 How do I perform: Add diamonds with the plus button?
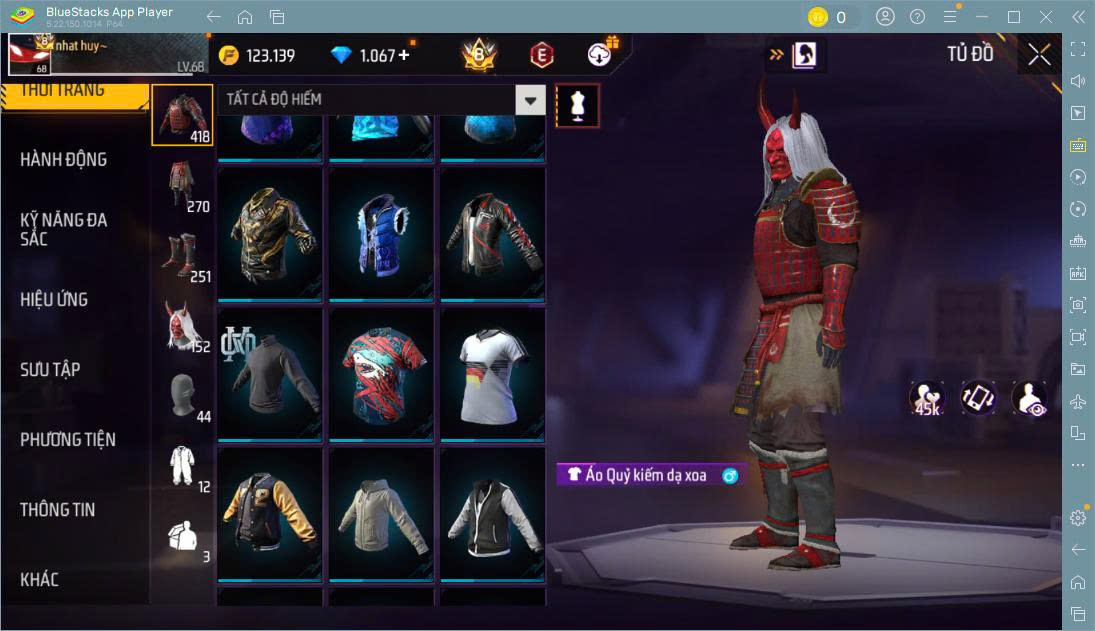[x=404, y=56]
